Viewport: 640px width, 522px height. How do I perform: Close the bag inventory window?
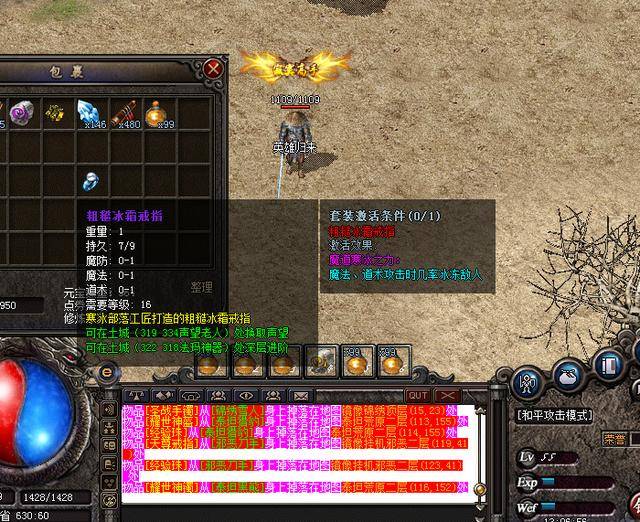click(213, 69)
